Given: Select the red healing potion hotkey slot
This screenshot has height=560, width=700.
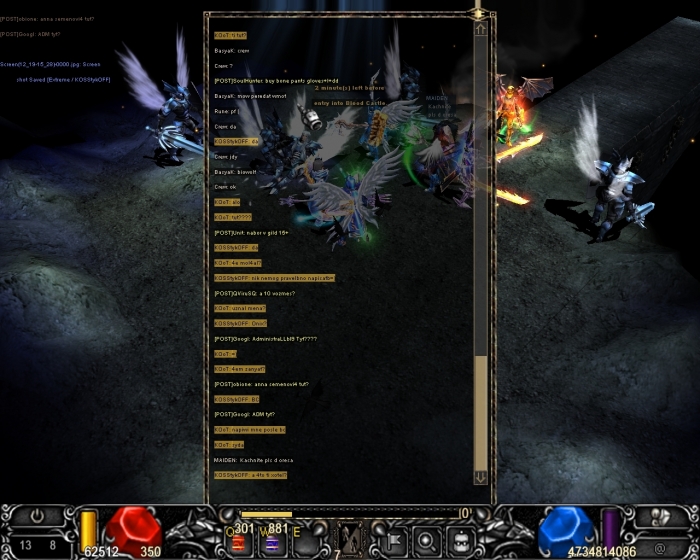Looking at the screenshot, I should (x=239, y=543).
